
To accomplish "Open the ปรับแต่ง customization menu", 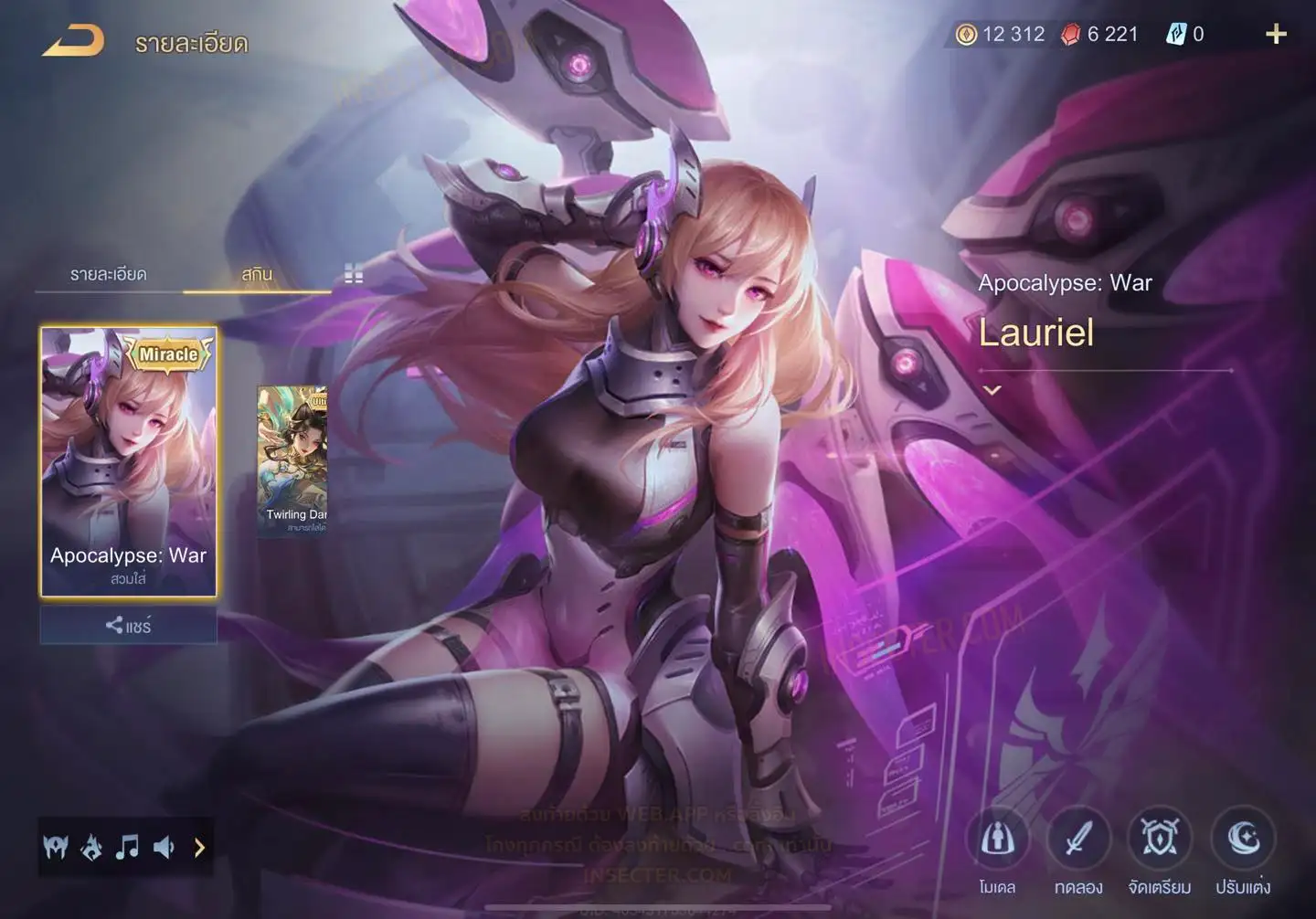I will click(1243, 840).
